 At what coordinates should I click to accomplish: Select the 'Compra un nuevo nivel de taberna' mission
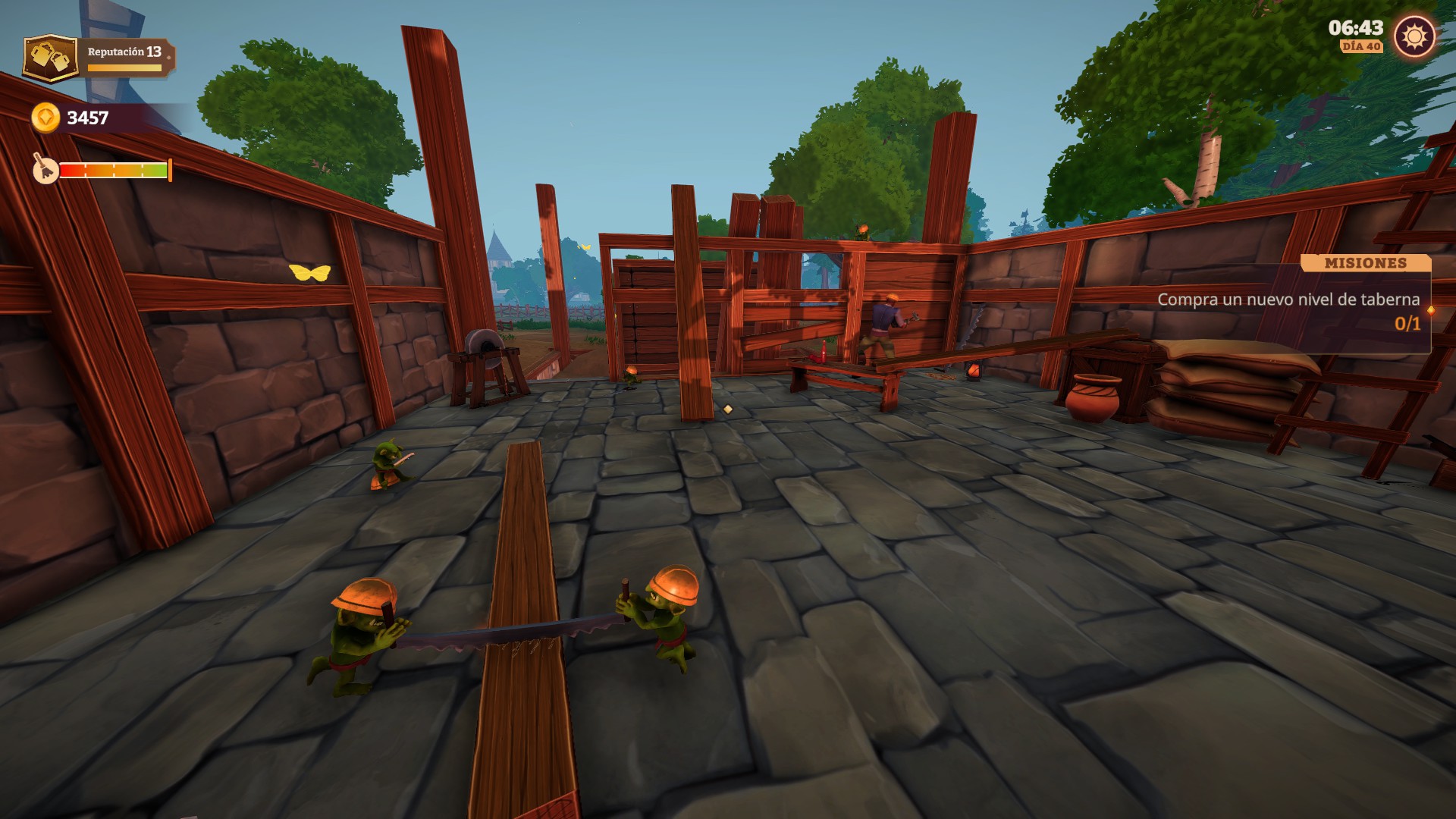pos(1288,300)
